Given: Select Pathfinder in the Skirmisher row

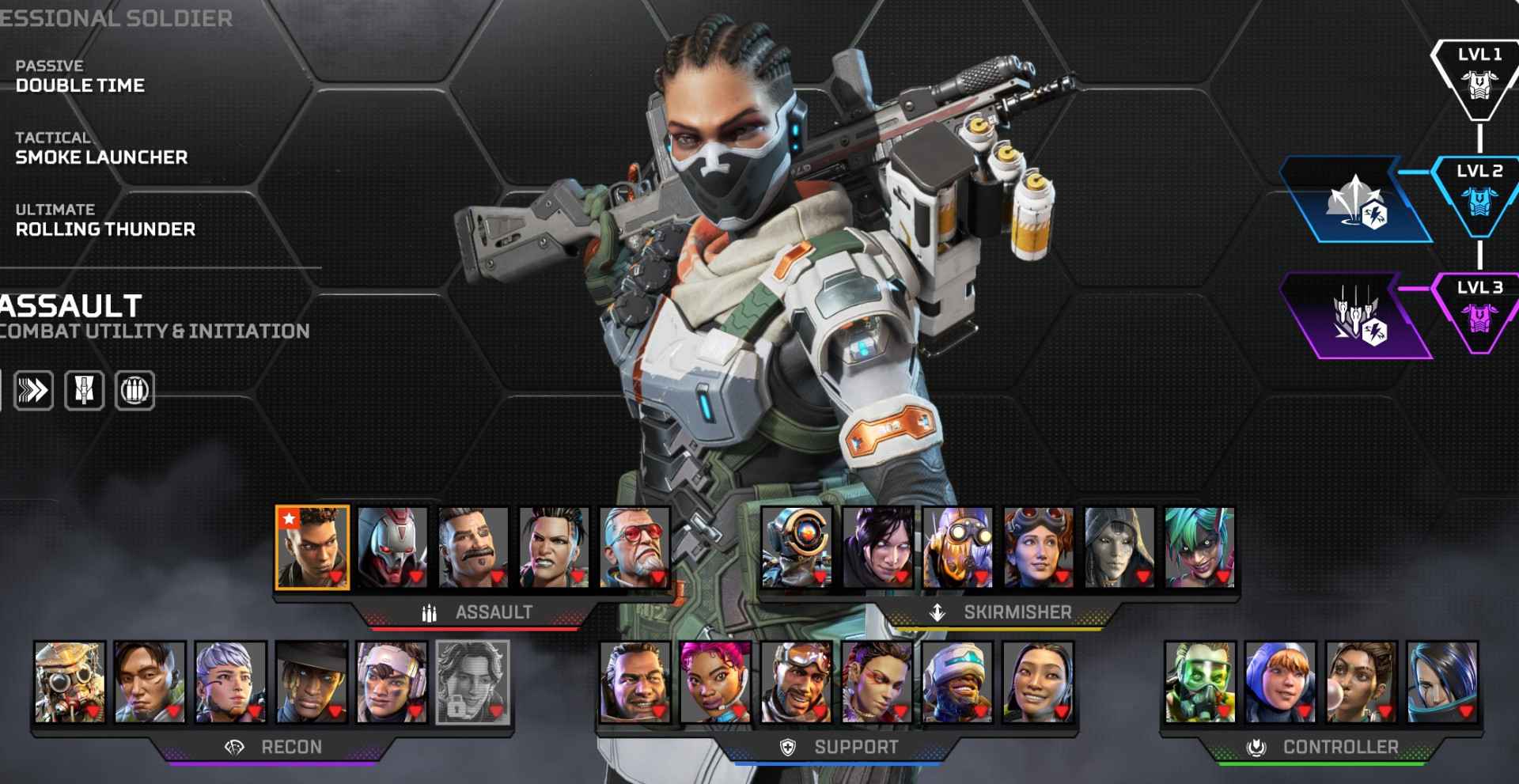Looking at the screenshot, I should (794, 546).
